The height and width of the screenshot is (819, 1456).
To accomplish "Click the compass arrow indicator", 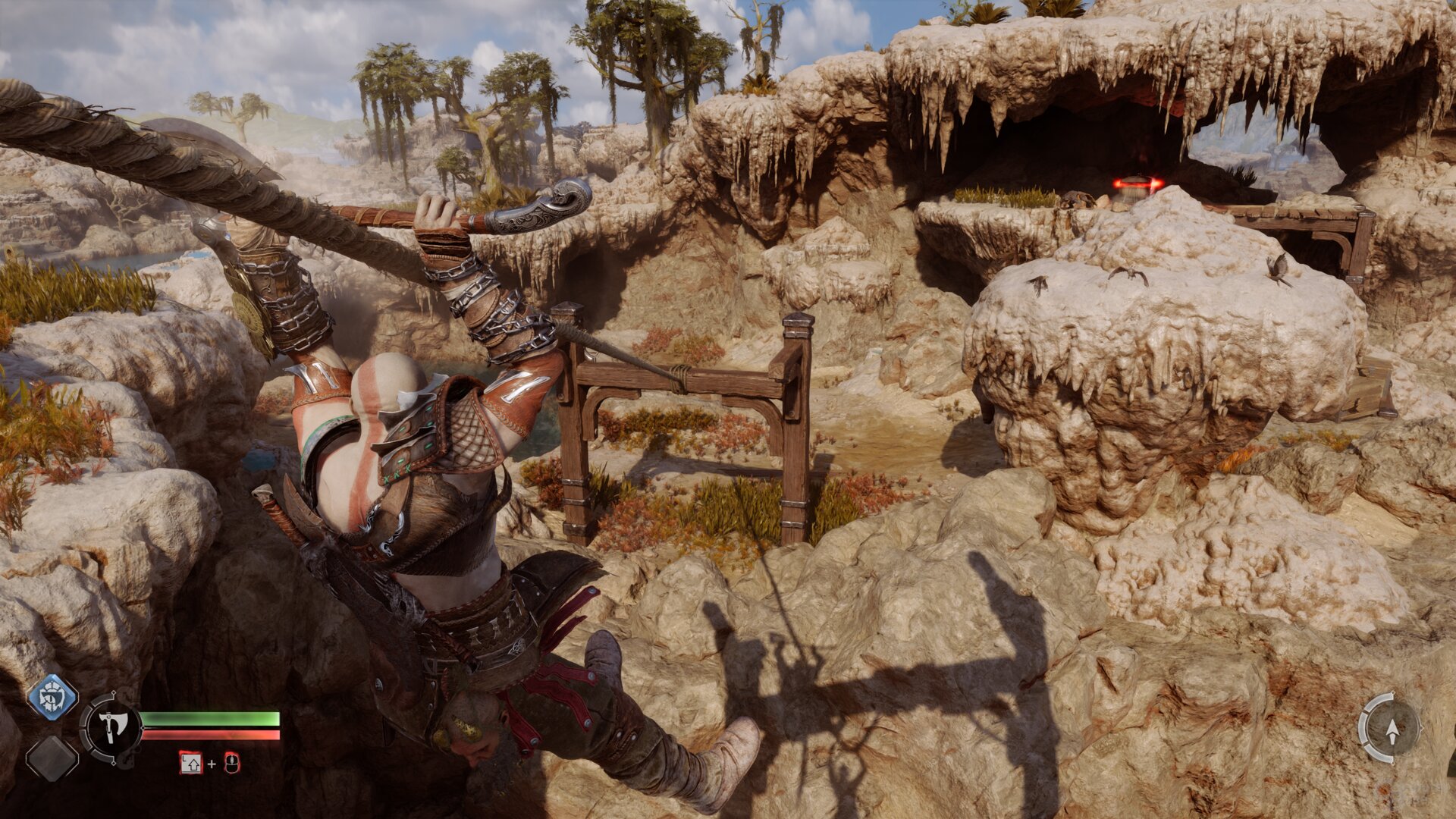I will pos(1393,730).
